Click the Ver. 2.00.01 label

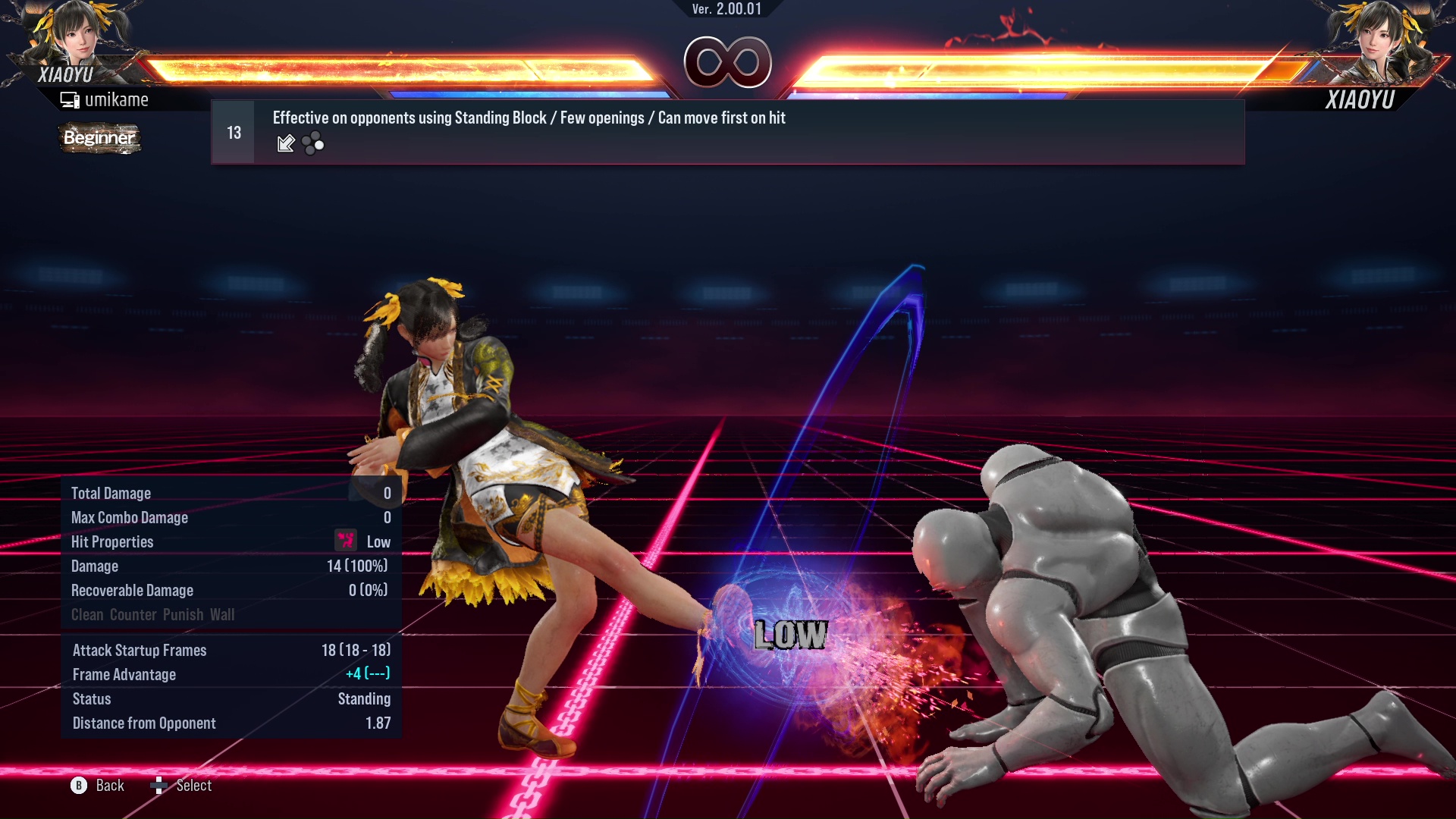click(x=728, y=9)
